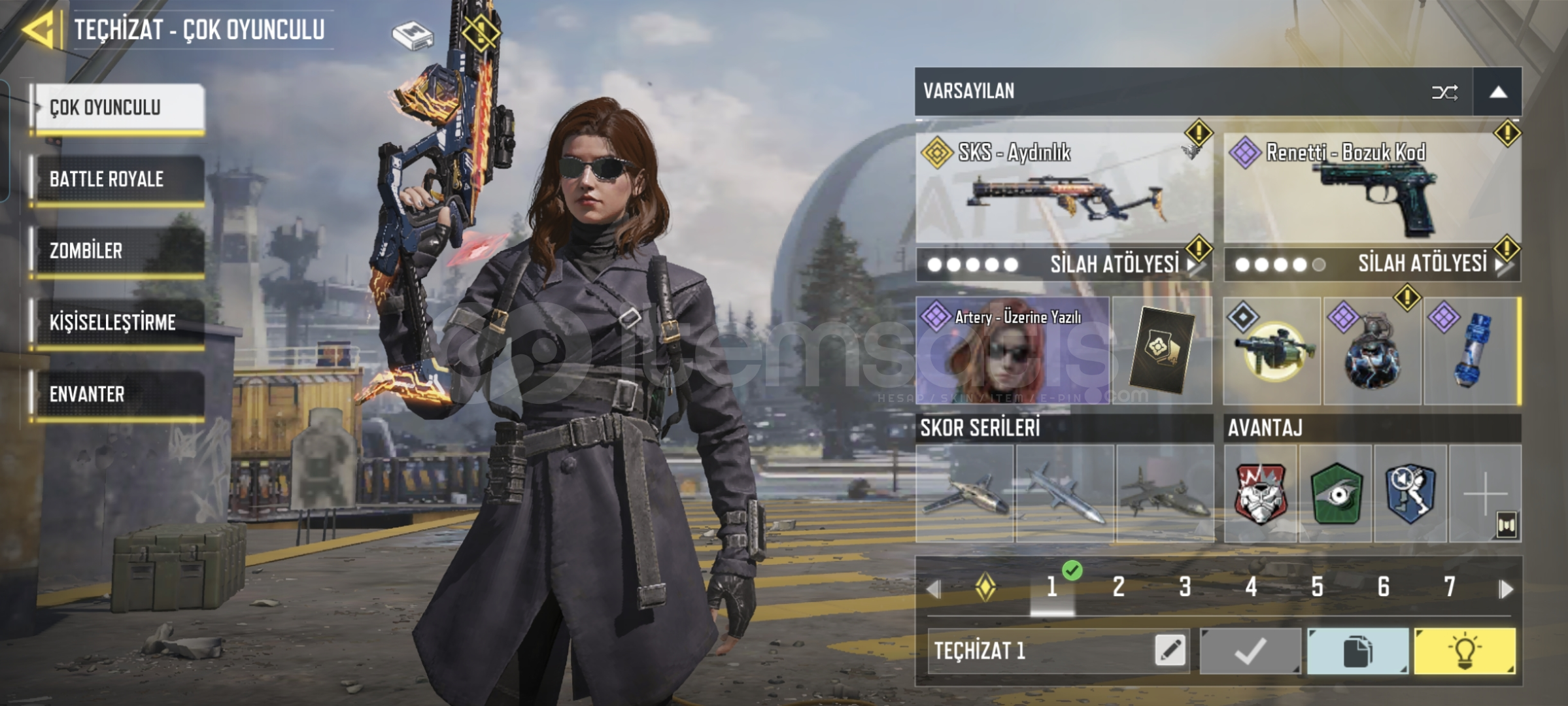The image size is (1568, 706).
Task: Click the yellow lightbulb suggestion button
Action: coord(1465,651)
